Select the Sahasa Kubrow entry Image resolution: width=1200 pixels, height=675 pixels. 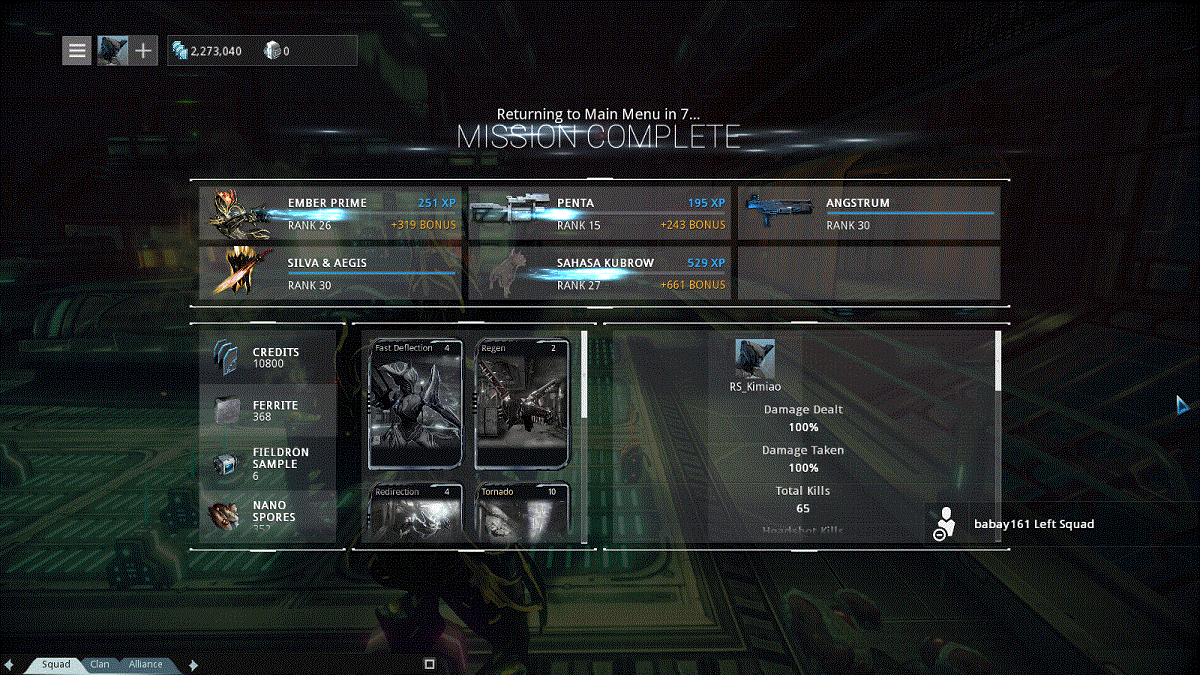point(598,273)
